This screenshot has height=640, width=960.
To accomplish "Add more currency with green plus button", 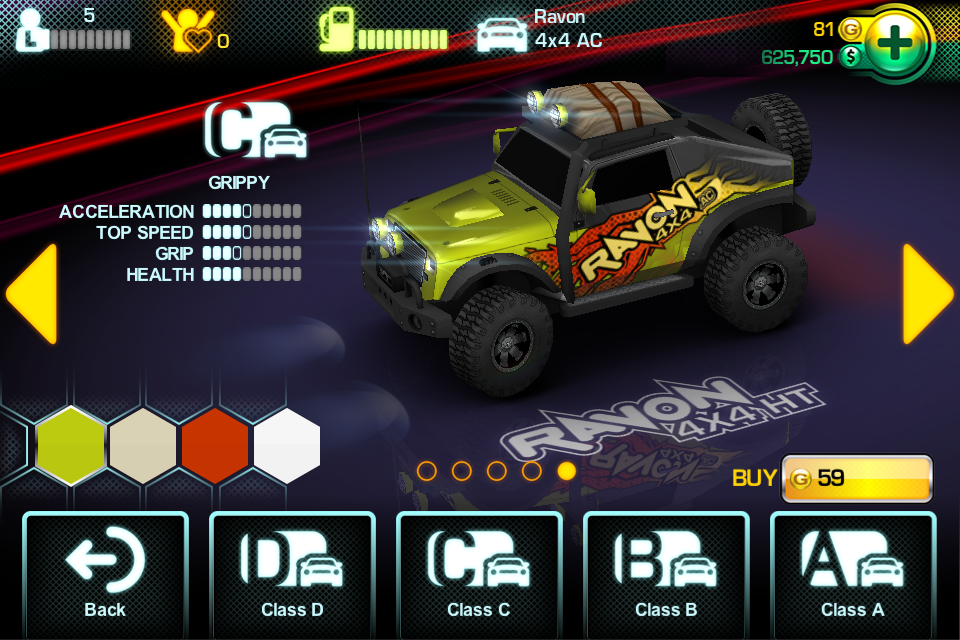I will coord(899,42).
